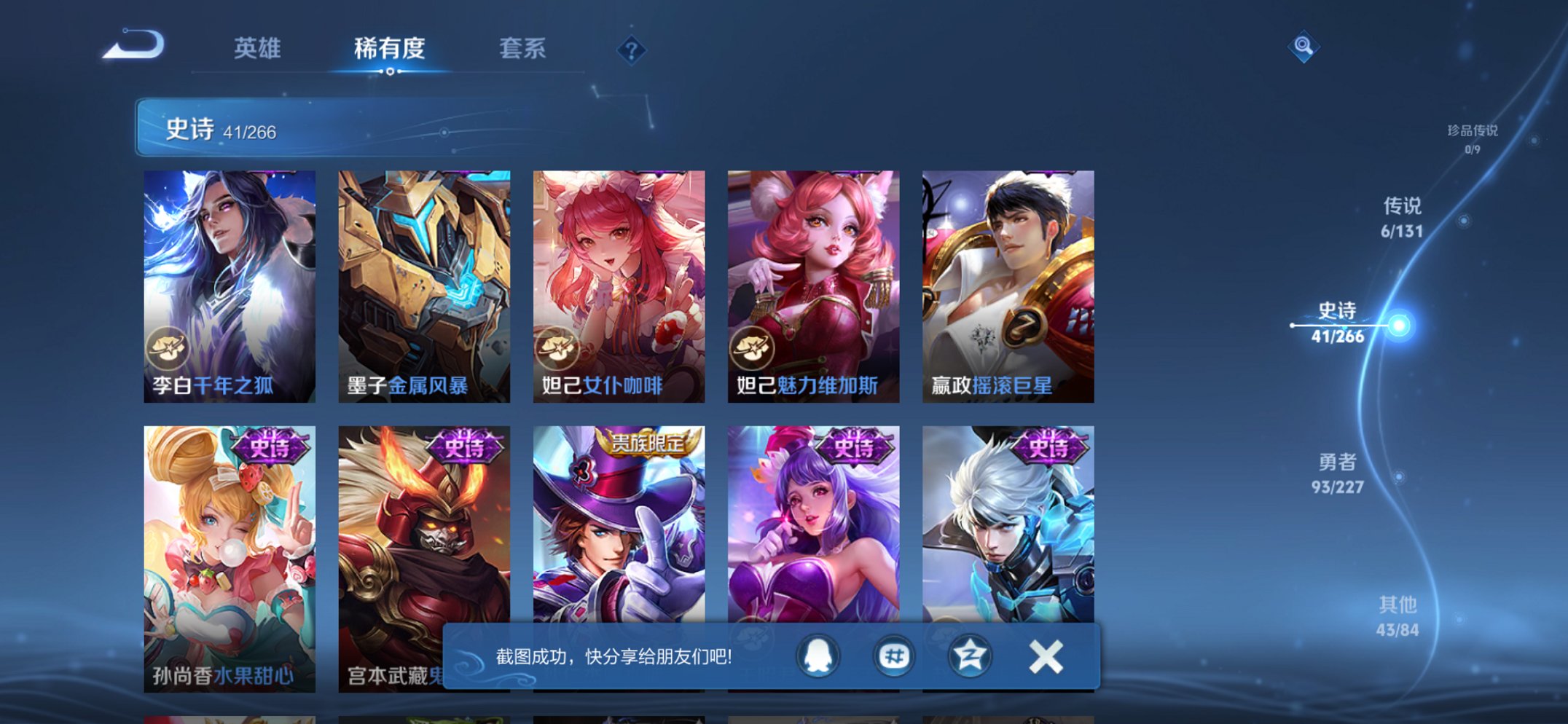
Task: Open the help question mark icon
Action: point(631,50)
